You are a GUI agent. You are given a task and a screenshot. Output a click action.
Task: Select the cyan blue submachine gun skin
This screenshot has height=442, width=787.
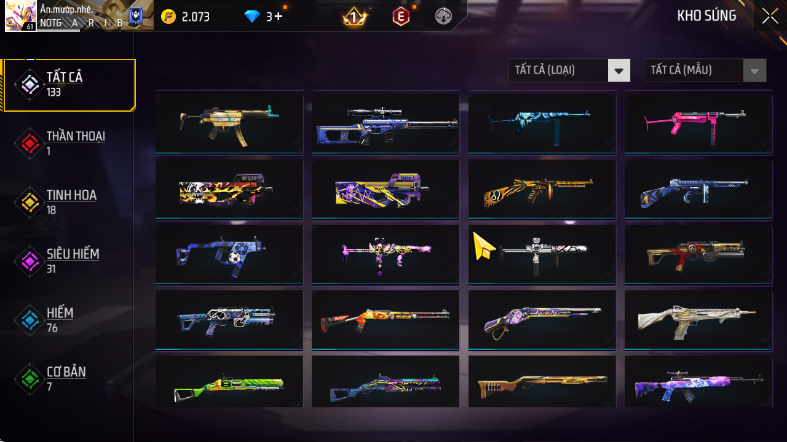(542, 121)
